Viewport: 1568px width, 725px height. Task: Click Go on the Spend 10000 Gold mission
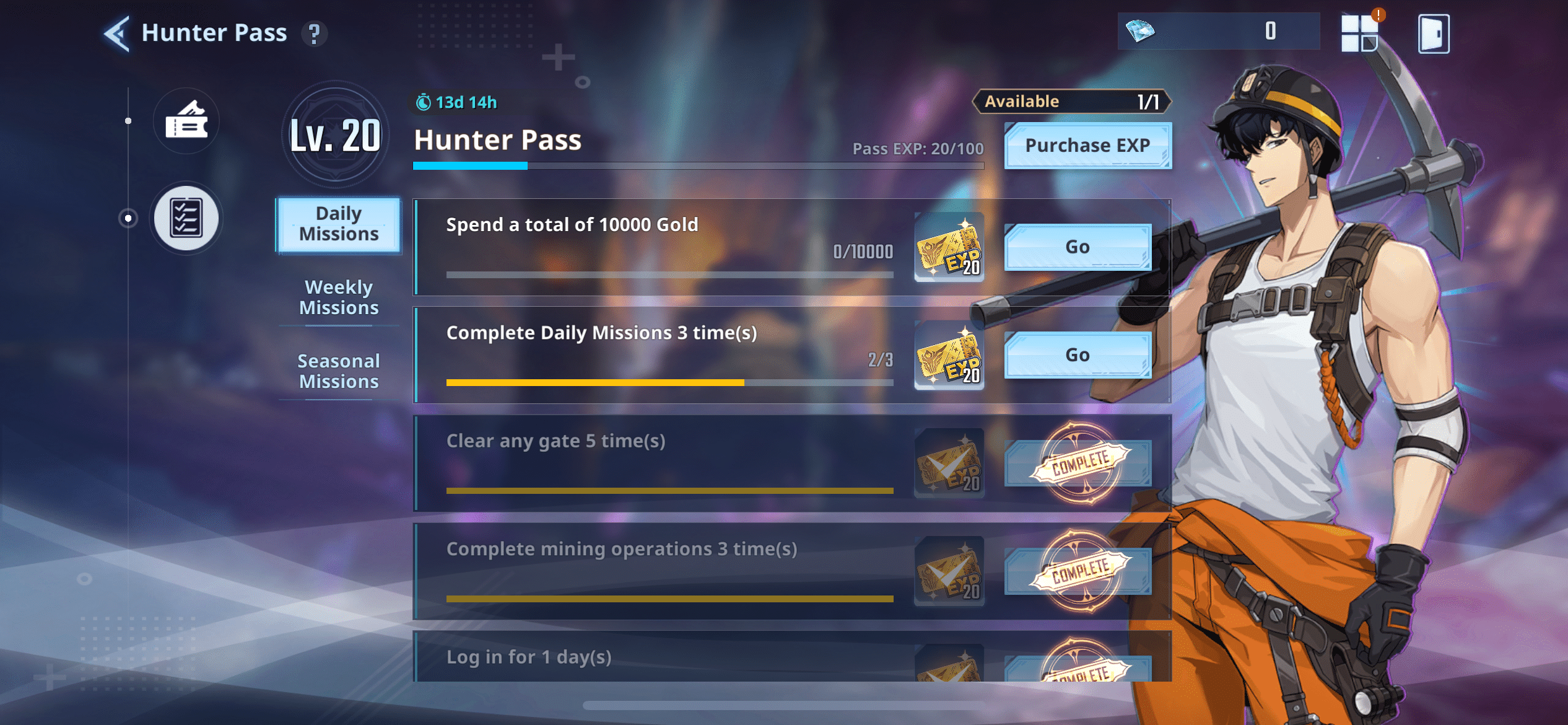[x=1078, y=246]
